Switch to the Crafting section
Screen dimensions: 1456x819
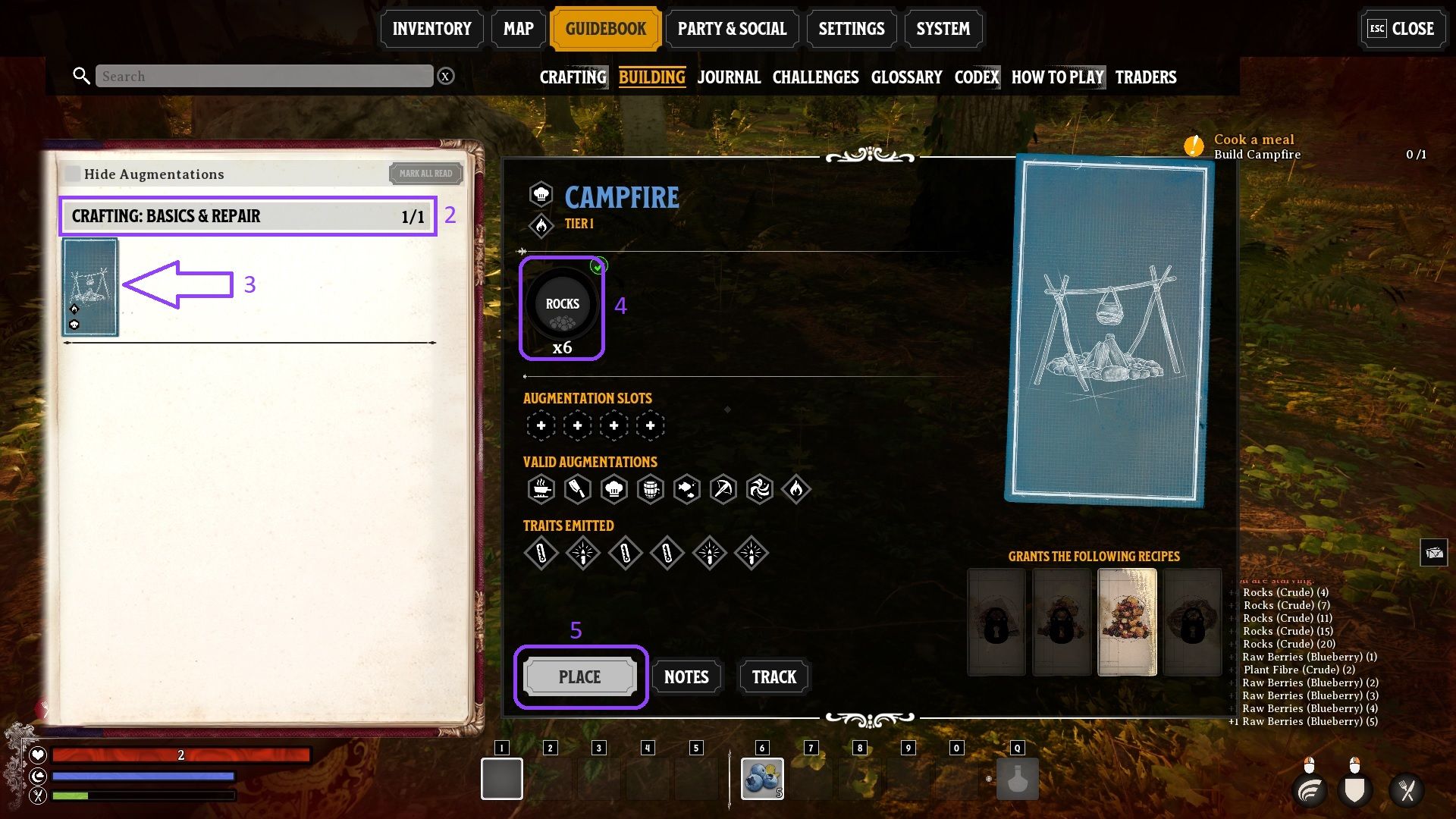click(573, 77)
